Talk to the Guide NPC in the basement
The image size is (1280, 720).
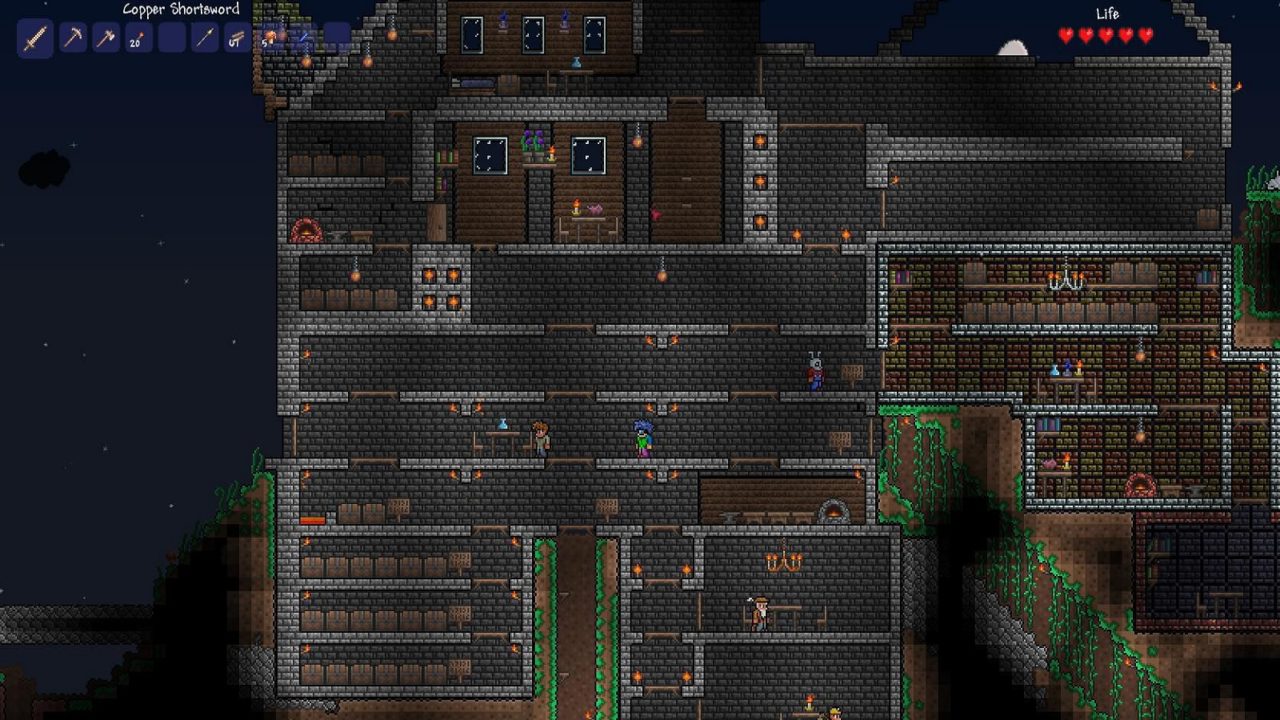click(x=760, y=613)
